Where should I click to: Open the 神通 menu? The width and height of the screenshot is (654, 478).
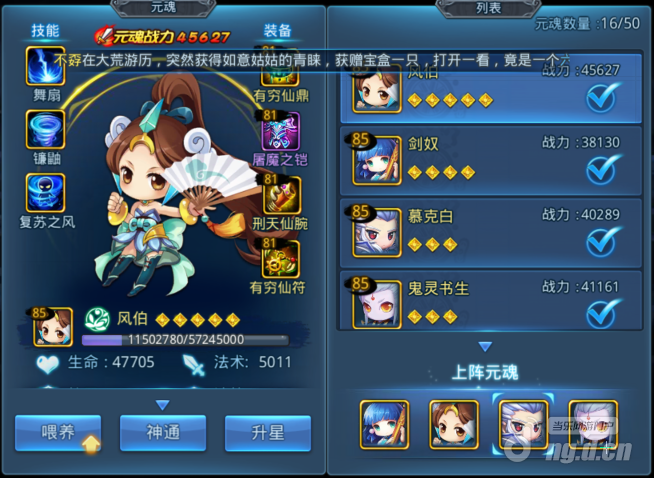tap(169, 433)
